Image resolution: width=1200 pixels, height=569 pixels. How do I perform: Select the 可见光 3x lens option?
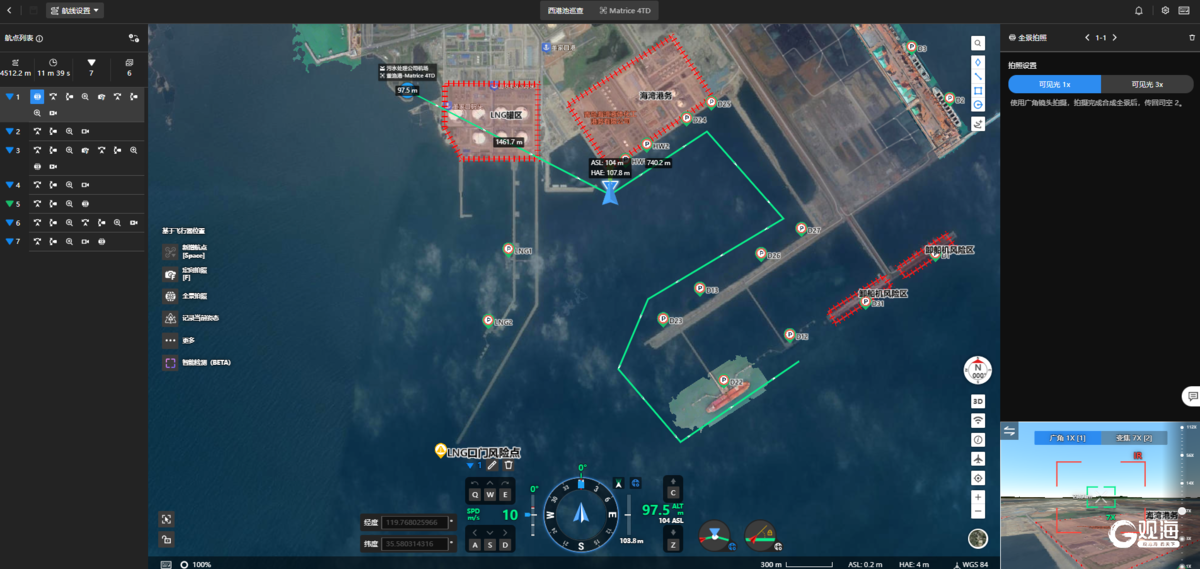pyautogui.click(x=1146, y=85)
